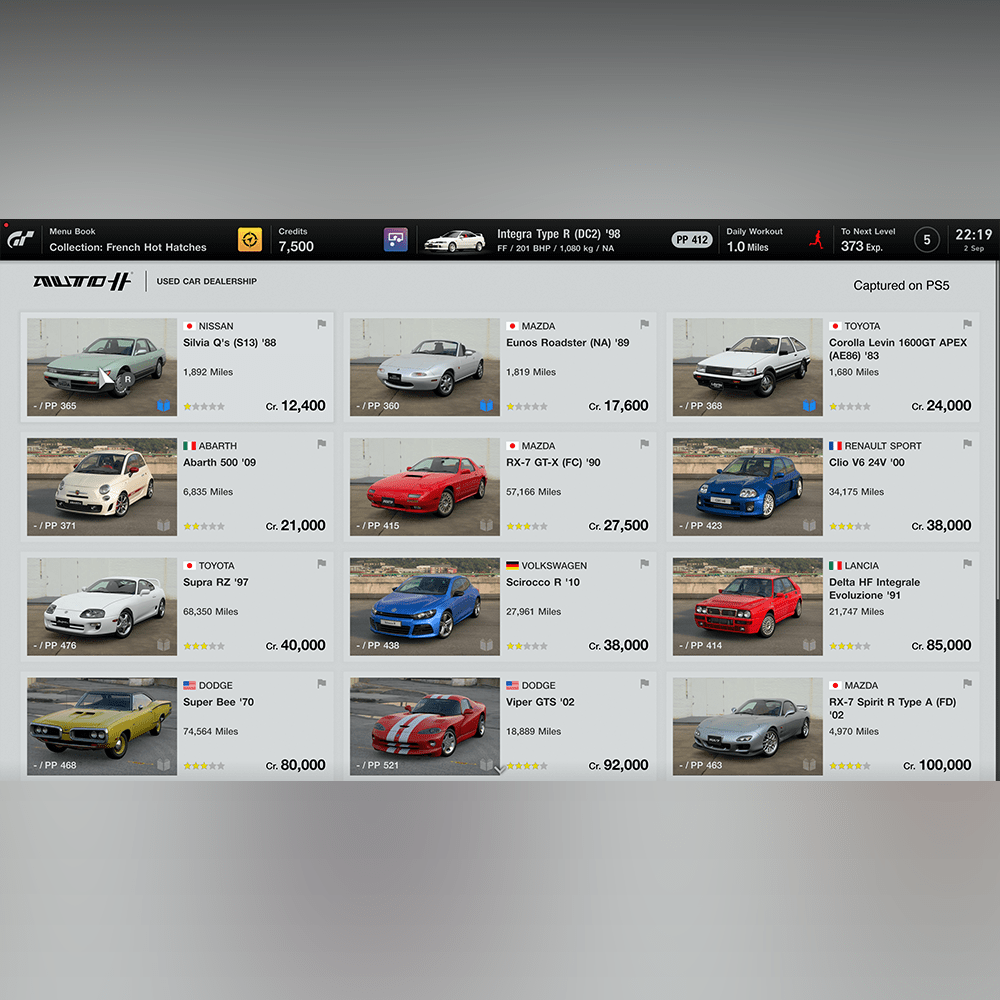Select the Volkswagen Scirocco R '10 card

[500, 606]
